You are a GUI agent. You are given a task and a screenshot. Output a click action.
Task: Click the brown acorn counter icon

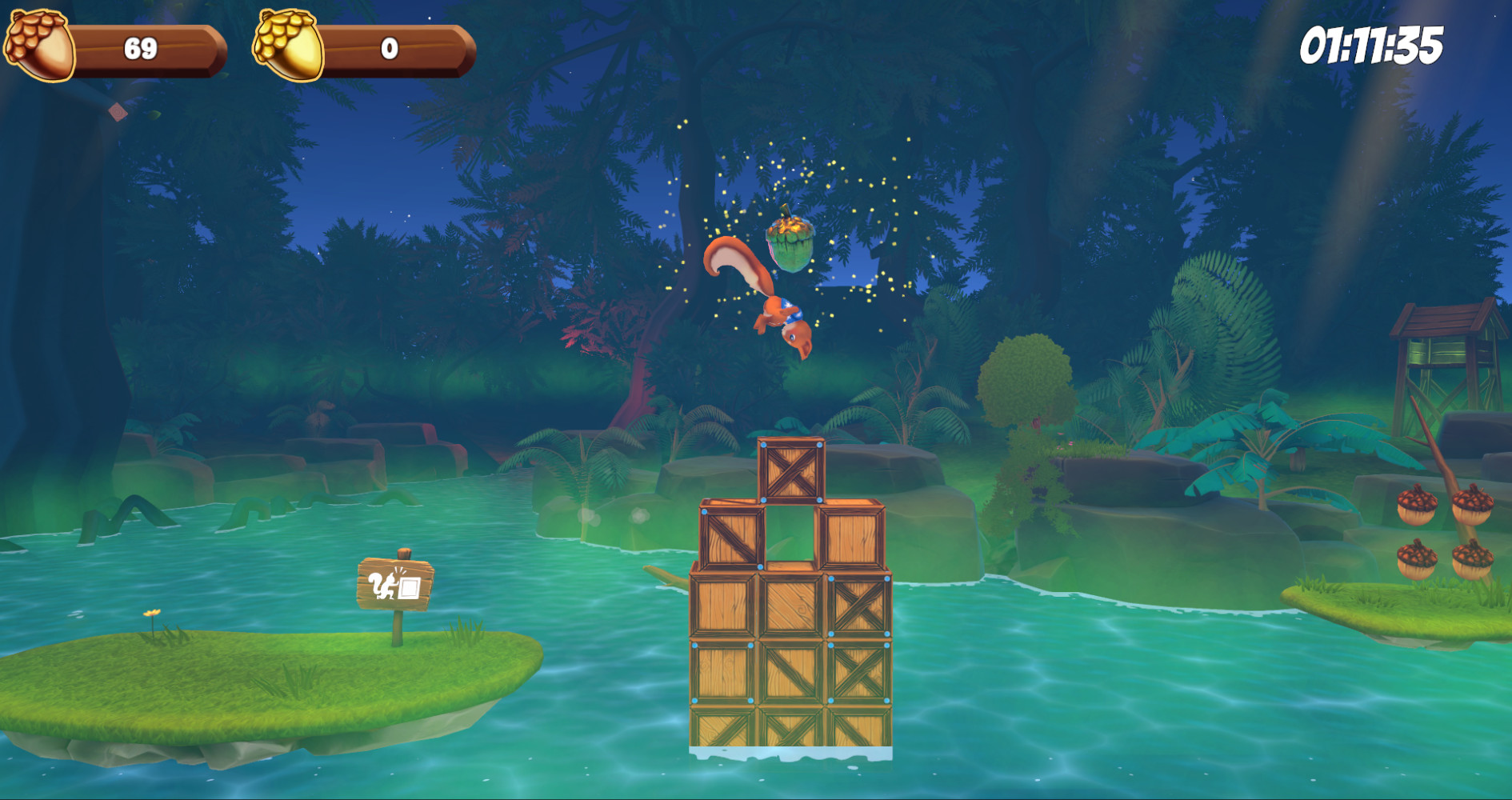(38, 42)
